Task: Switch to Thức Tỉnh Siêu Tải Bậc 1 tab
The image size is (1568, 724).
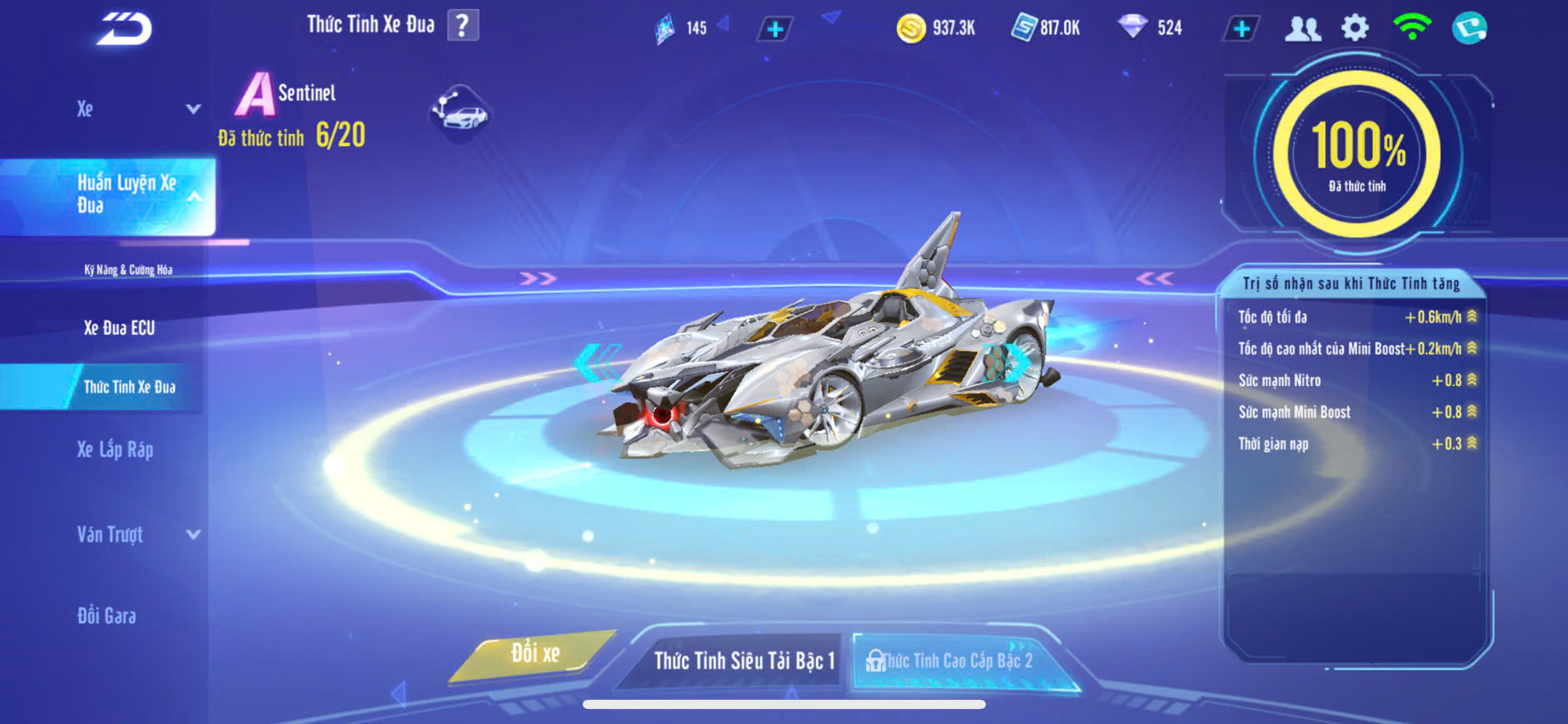Action: (744, 661)
